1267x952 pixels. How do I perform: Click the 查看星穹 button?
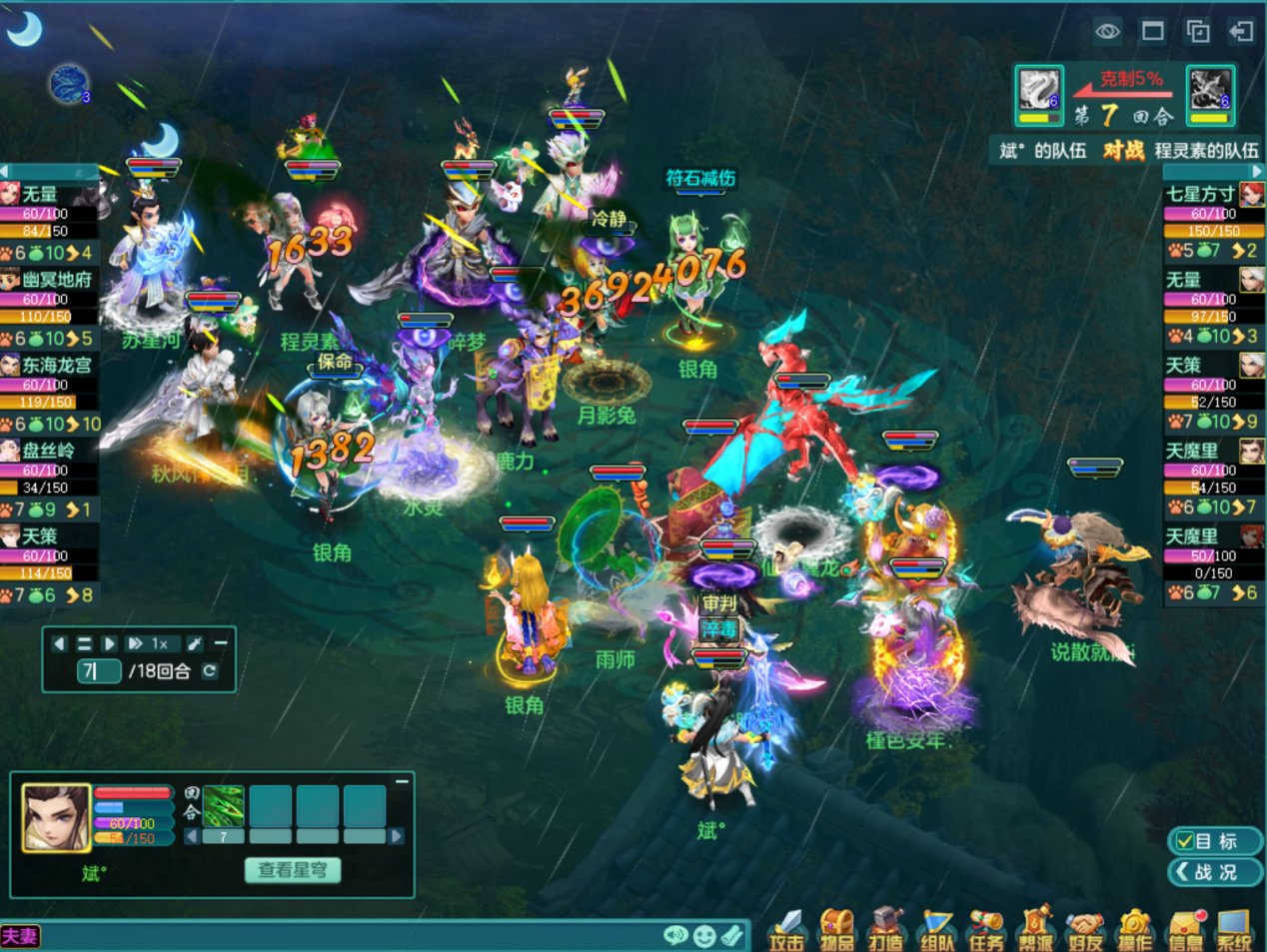pyautogui.click(x=293, y=870)
